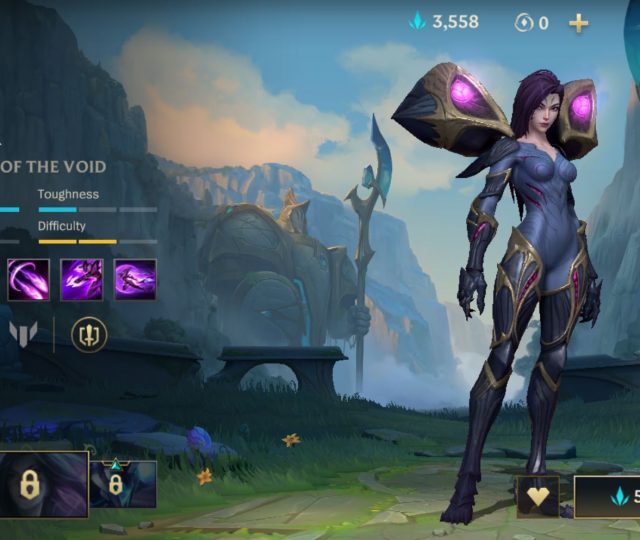Image resolution: width=640 pixels, height=540 pixels.
Task: View the purple crescent slash ability
Action: [28, 279]
